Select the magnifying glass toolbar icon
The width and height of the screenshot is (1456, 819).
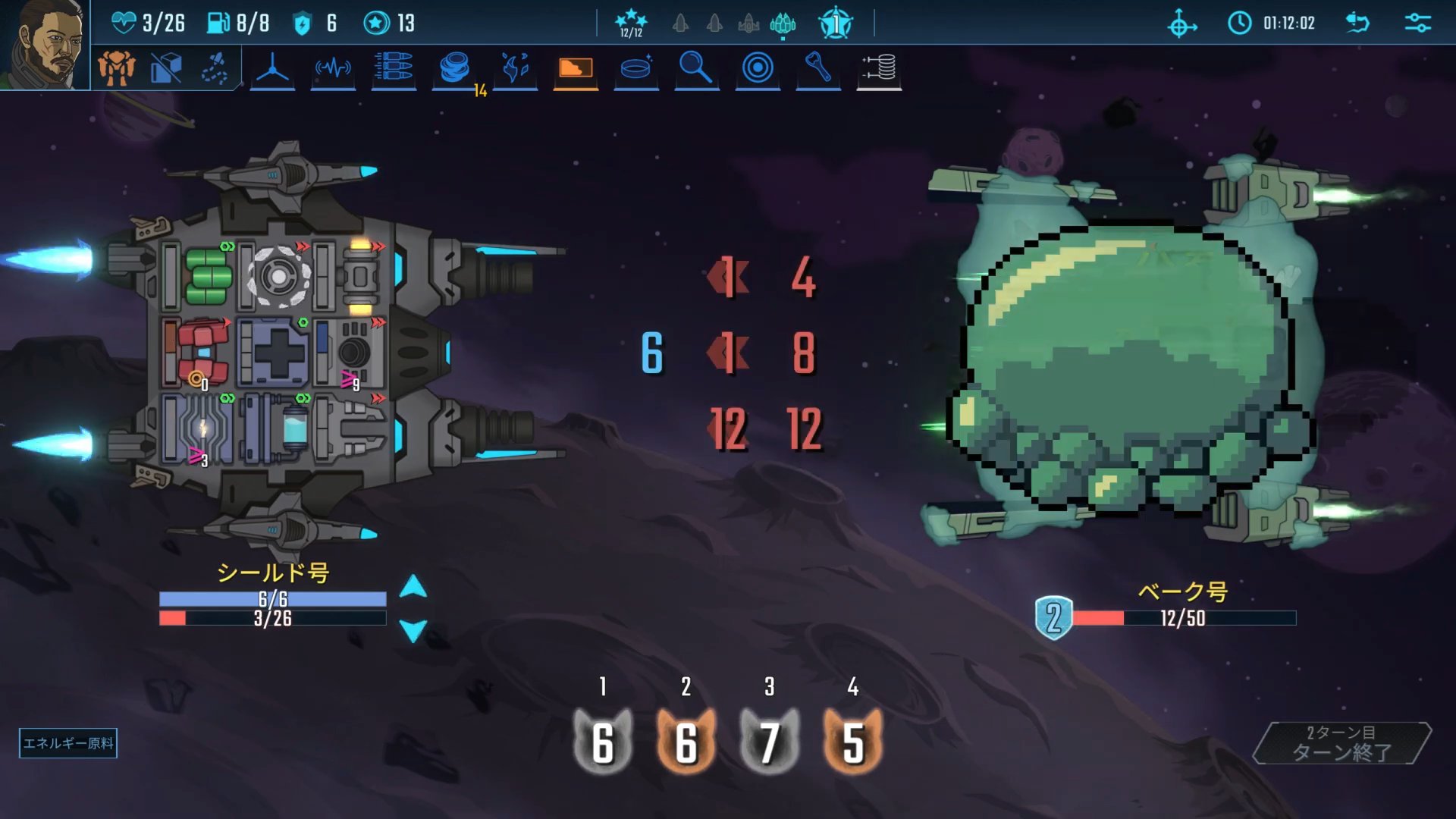coord(695,68)
